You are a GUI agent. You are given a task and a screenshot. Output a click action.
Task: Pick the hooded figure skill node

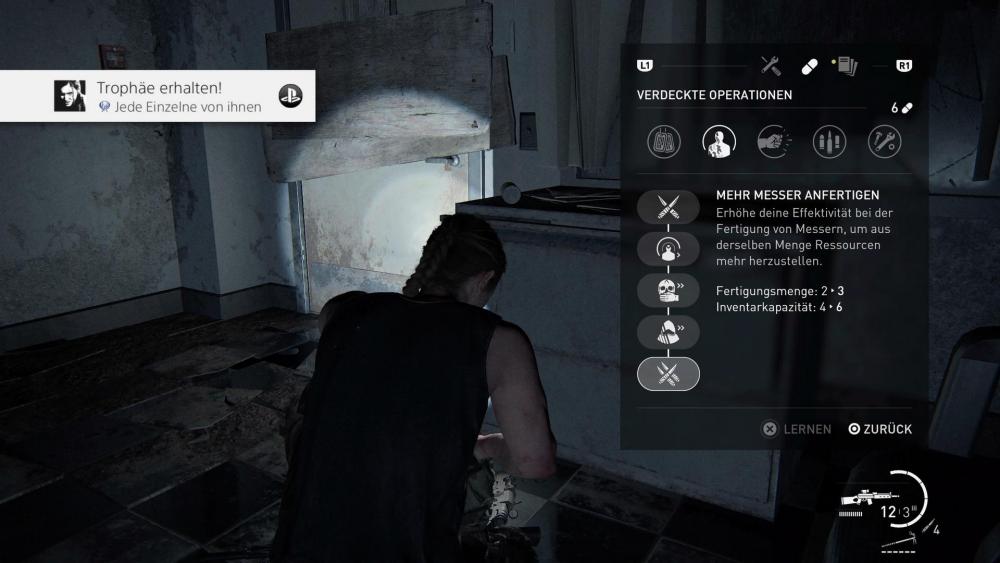point(668,332)
